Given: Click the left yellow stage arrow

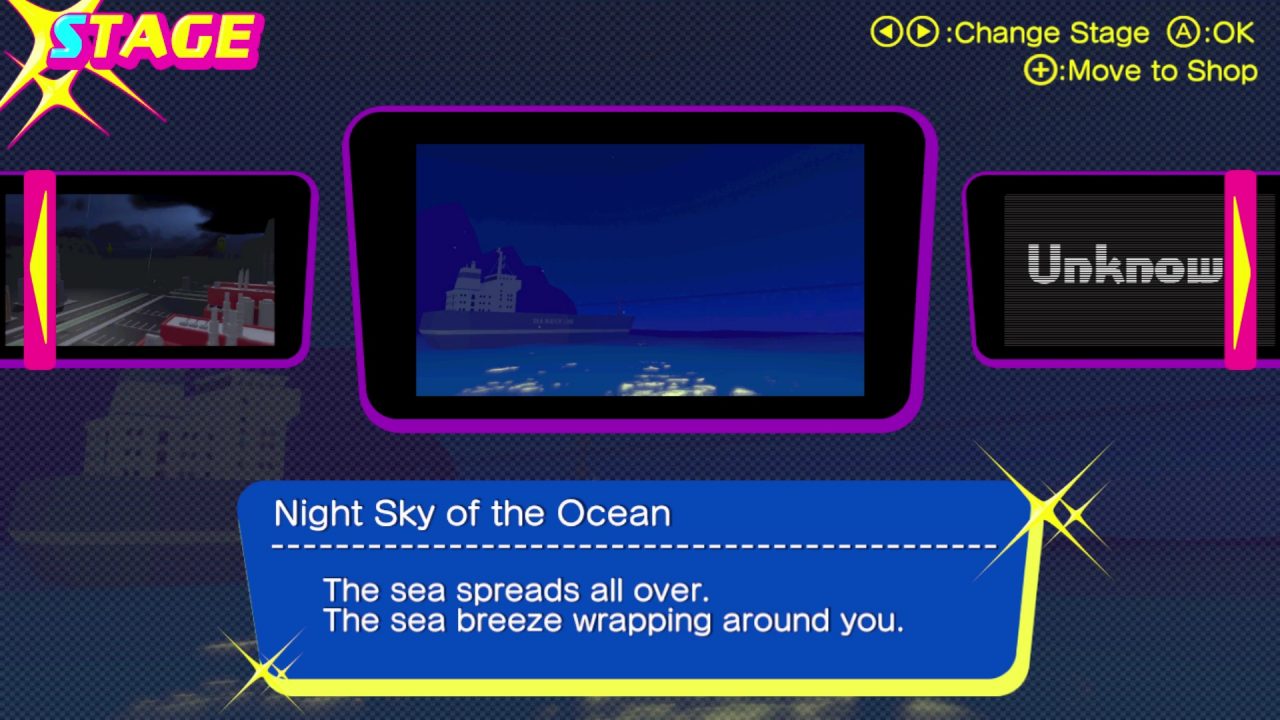Looking at the screenshot, I should click(x=39, y=270).
